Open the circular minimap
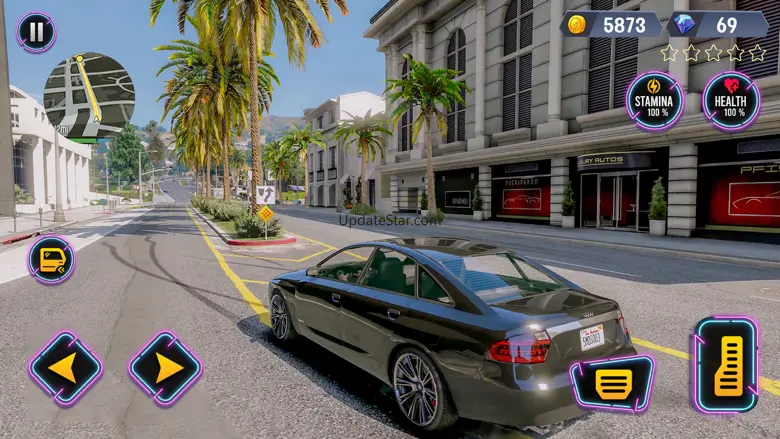 89,97
